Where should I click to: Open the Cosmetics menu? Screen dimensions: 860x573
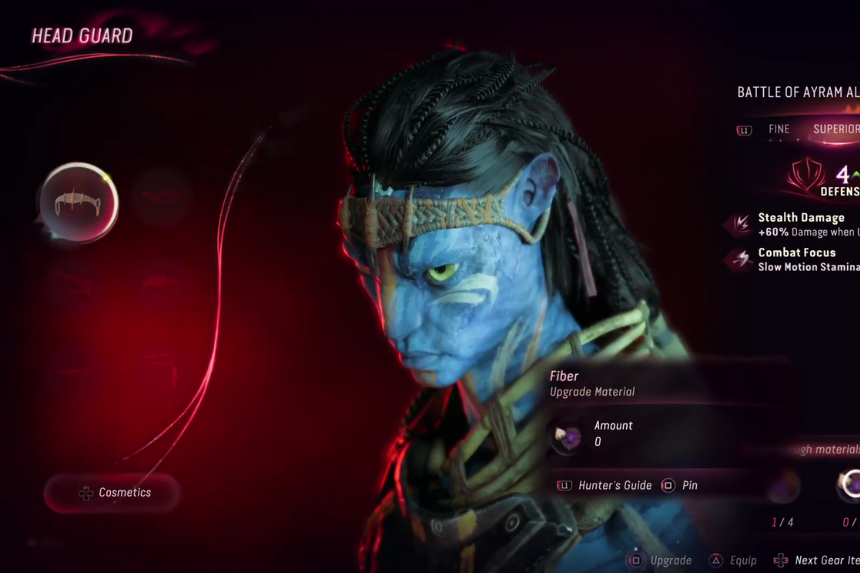[x=113, y=493]
